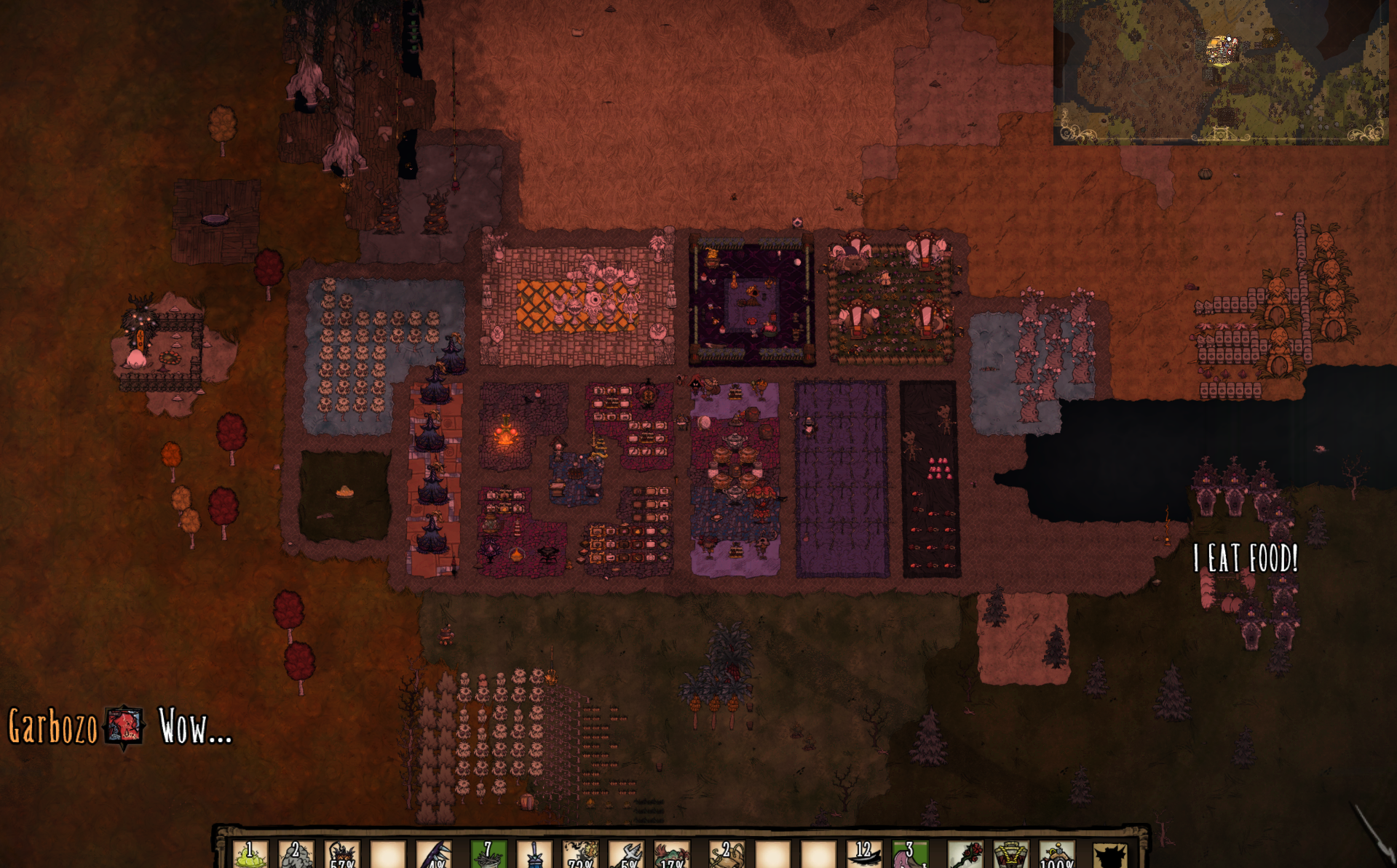Select the spiky lantern at 57%

pos(342,854)
